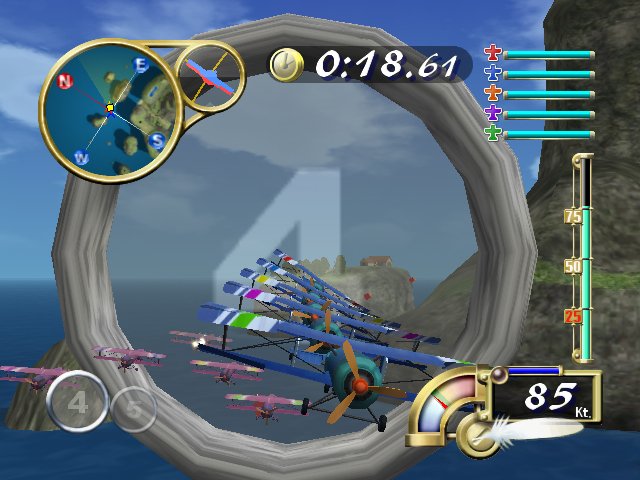
Task: Select the blue plane icon
Action: 492,73
